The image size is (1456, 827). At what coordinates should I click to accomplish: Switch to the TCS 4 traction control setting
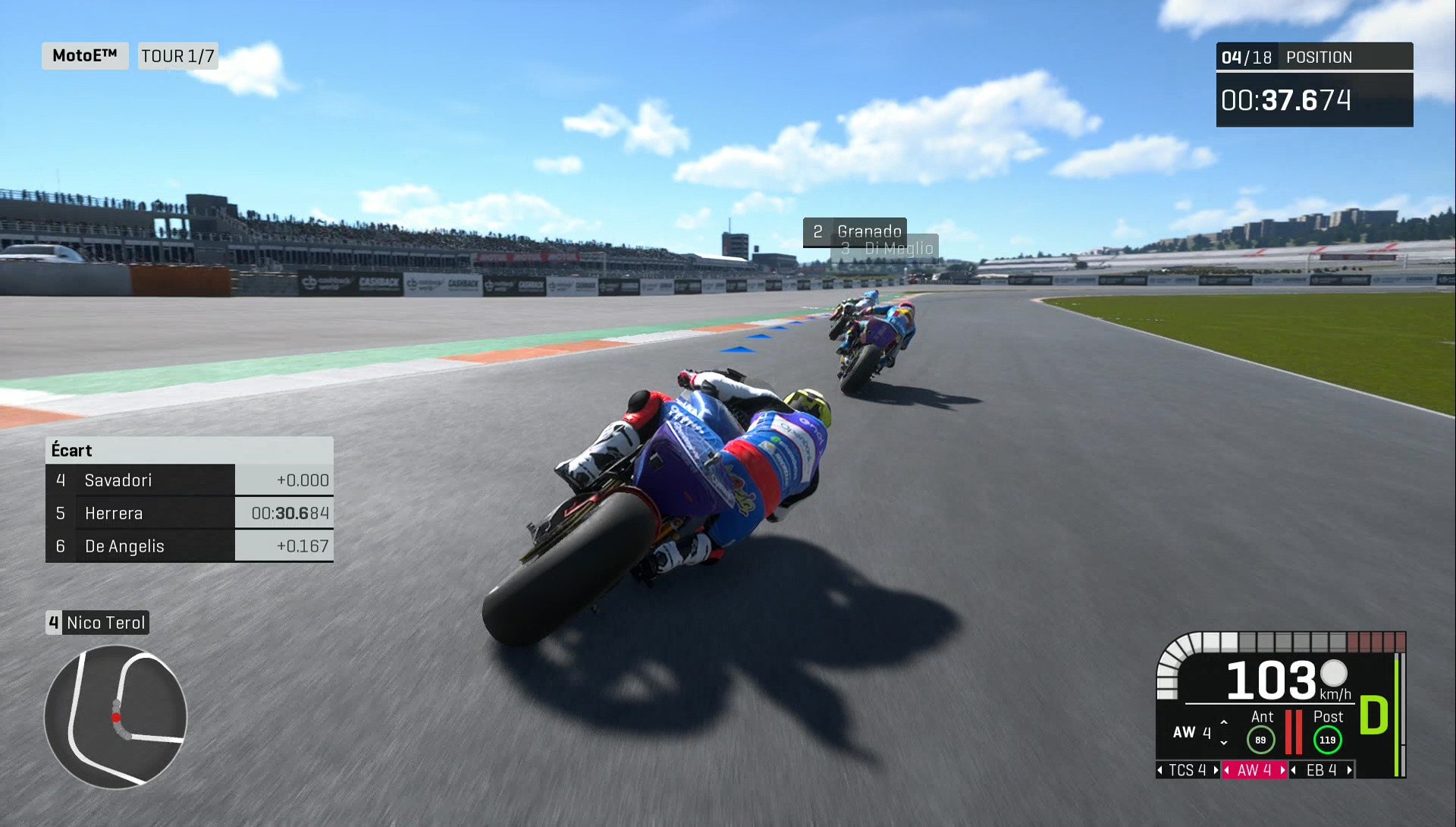tap(1188, 771)
